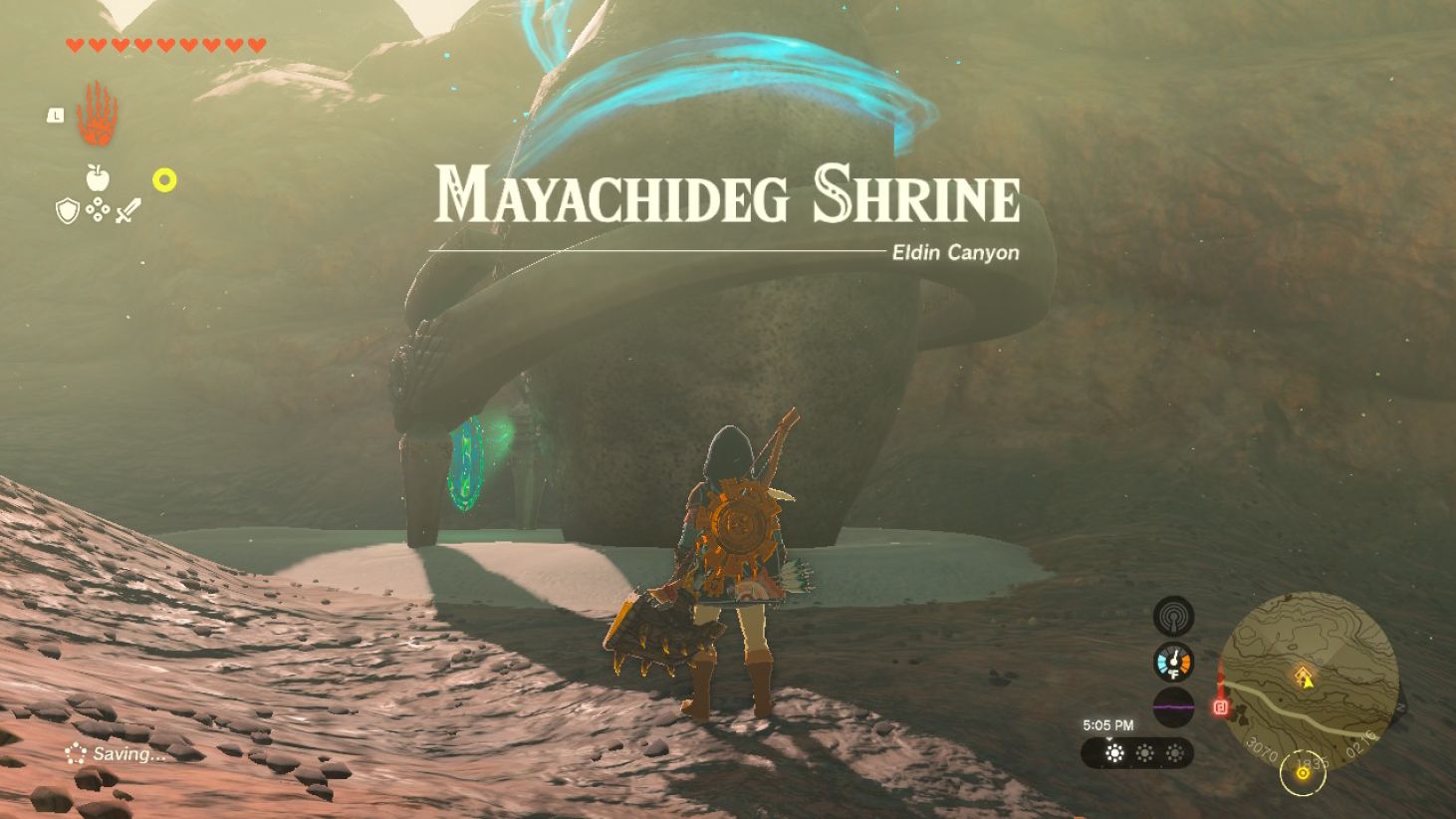Open the Purah Pad sensor icon
Image resolution: width=1456 pixels, height=819 pixels.
(x=1172, y=616)
